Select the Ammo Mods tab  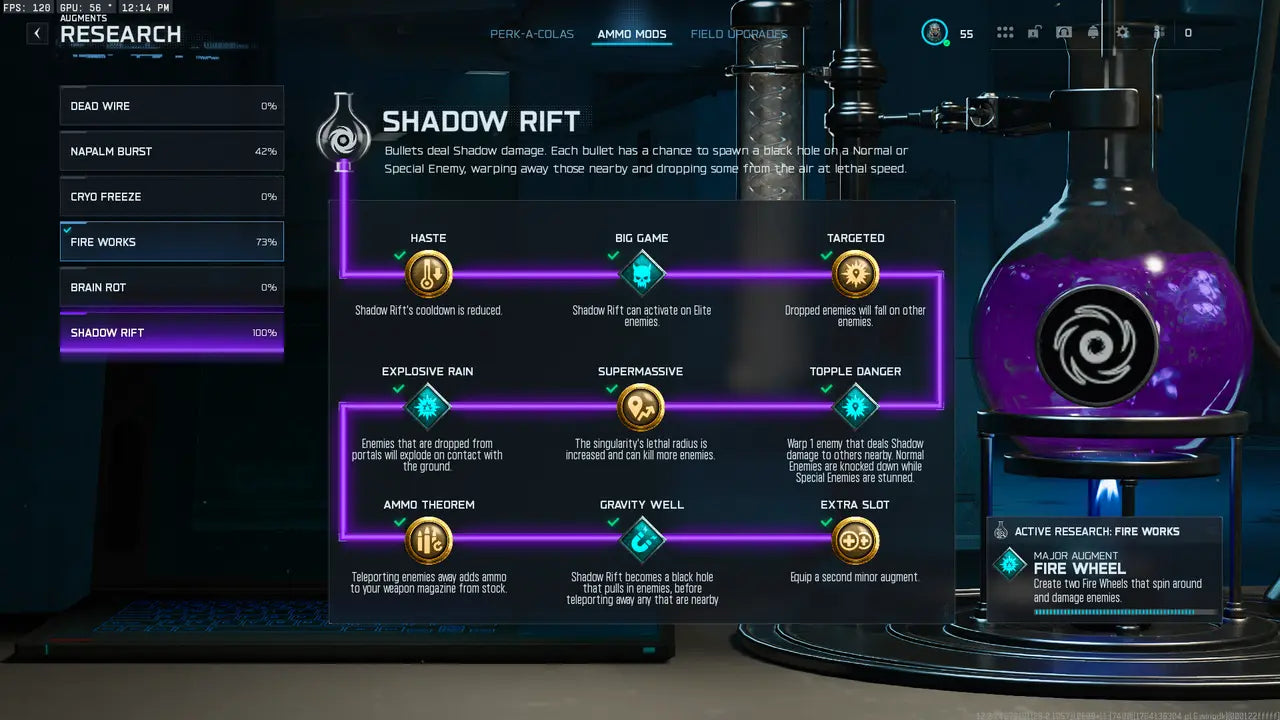(632, 34)
